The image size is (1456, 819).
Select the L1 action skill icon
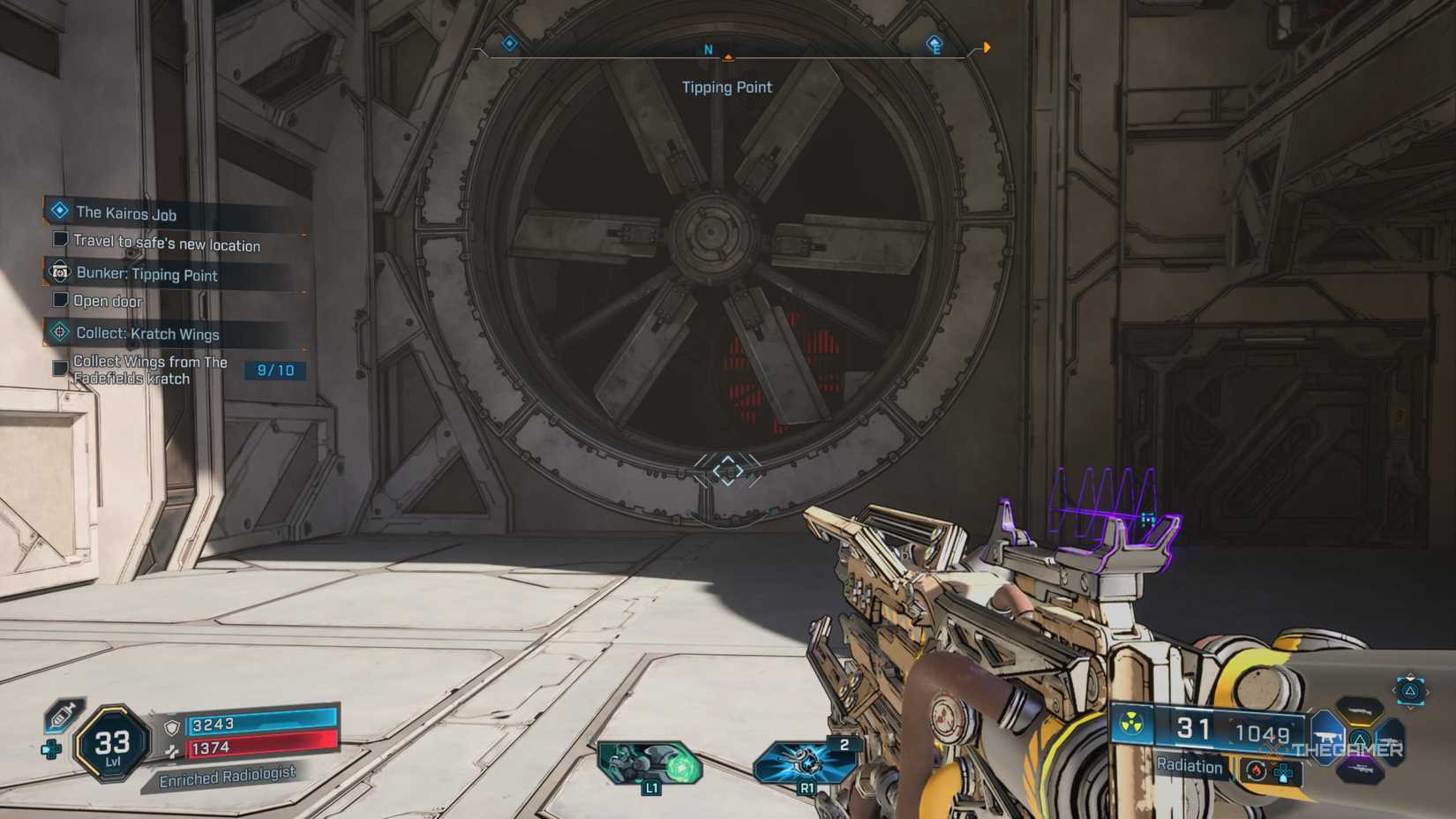(x=649, y=760)
